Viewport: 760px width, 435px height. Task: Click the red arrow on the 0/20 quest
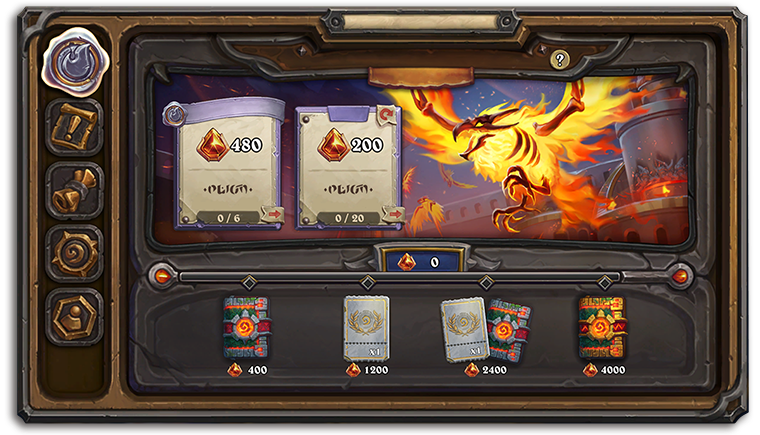pyautogui.click(x=392, y=214)
